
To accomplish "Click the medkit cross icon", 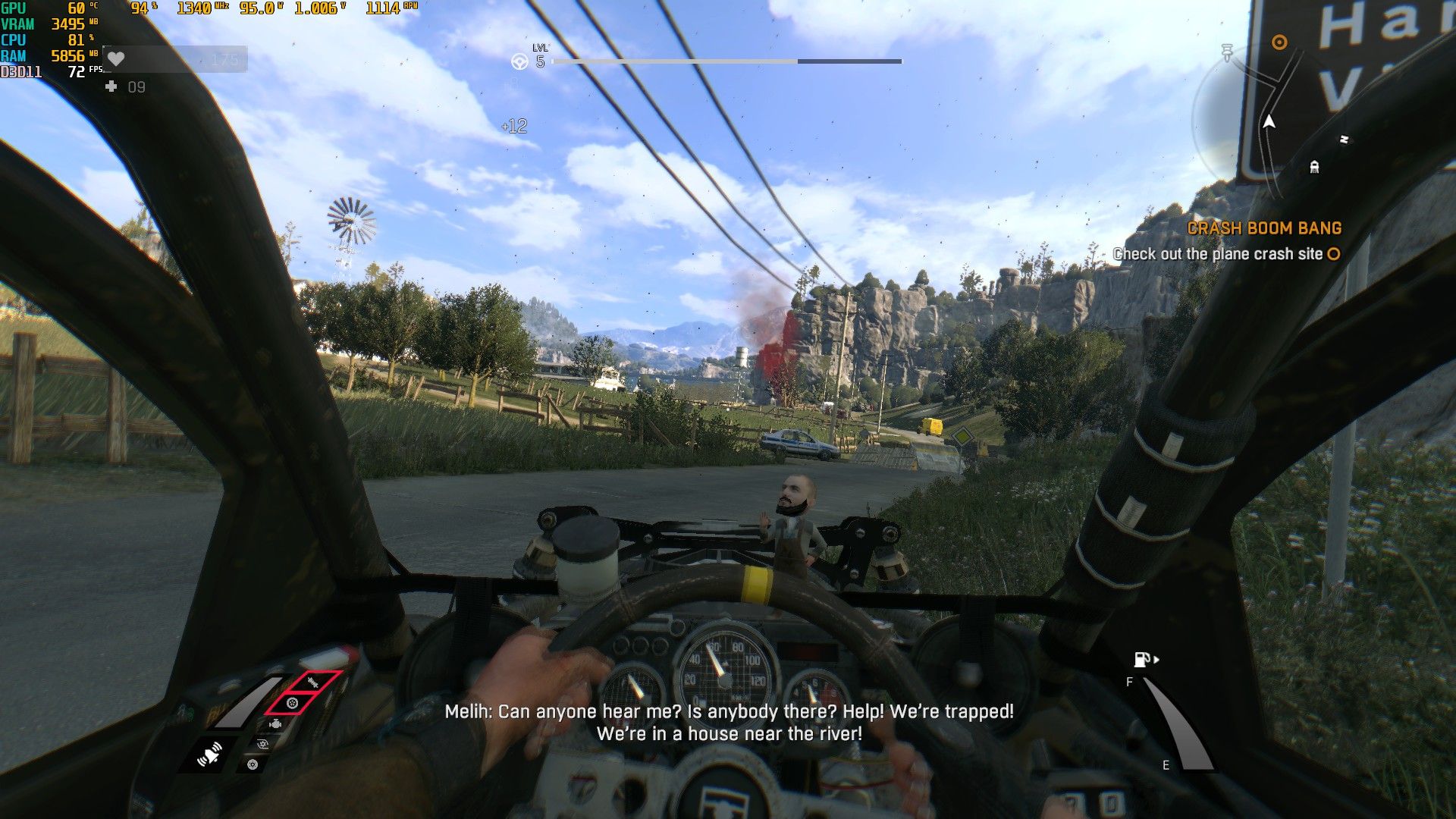I will point(111,87).
